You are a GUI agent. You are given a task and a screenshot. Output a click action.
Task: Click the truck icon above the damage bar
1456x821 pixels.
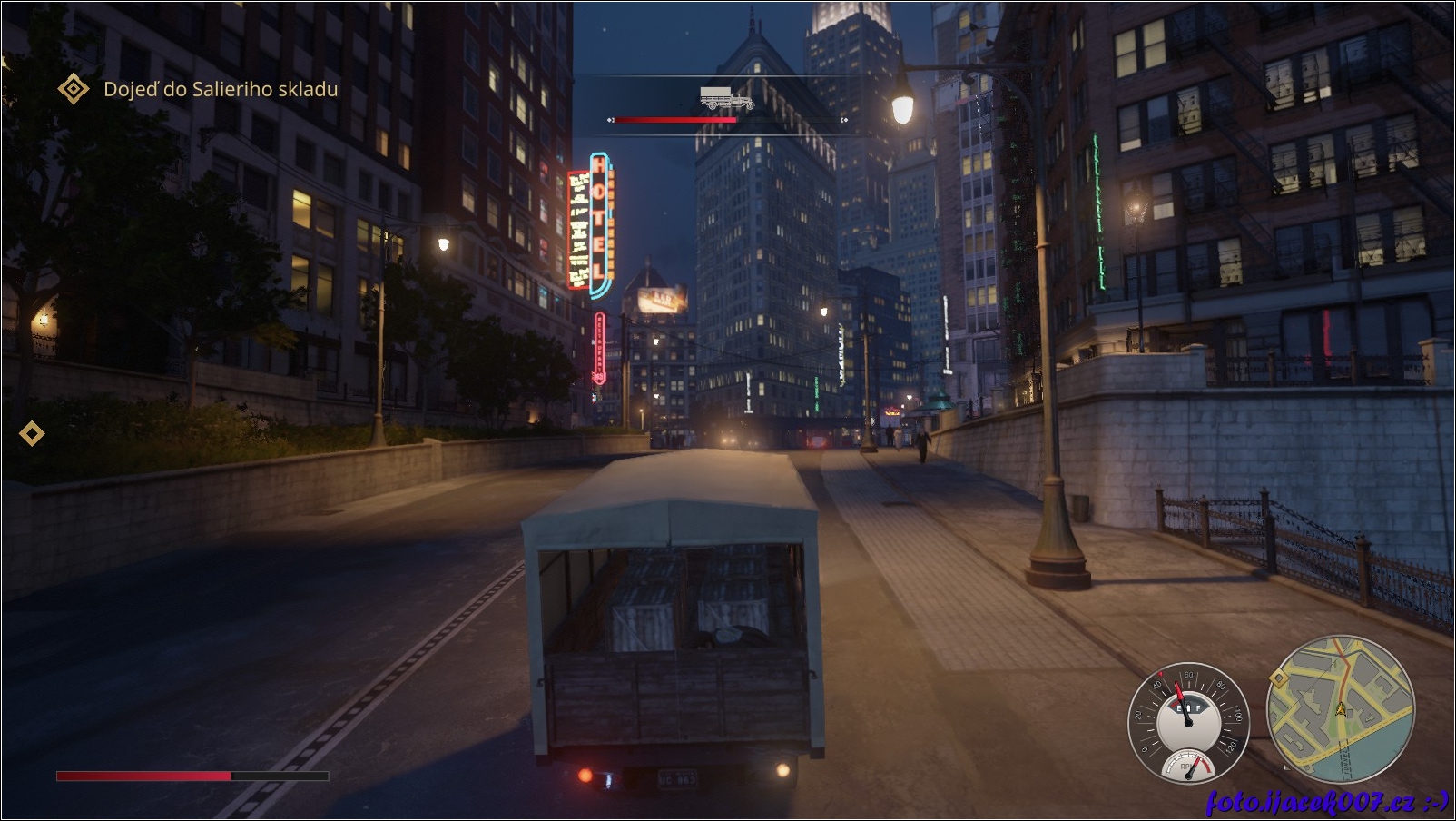(726, 98)
